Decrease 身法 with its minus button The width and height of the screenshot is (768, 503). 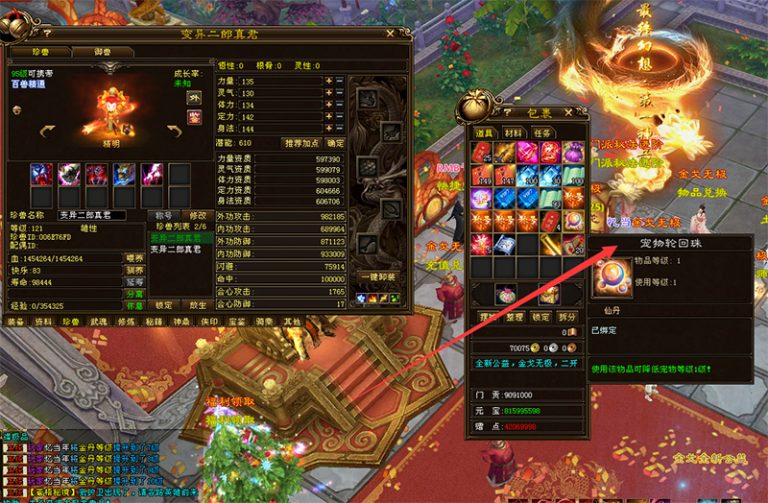point(339,129)
